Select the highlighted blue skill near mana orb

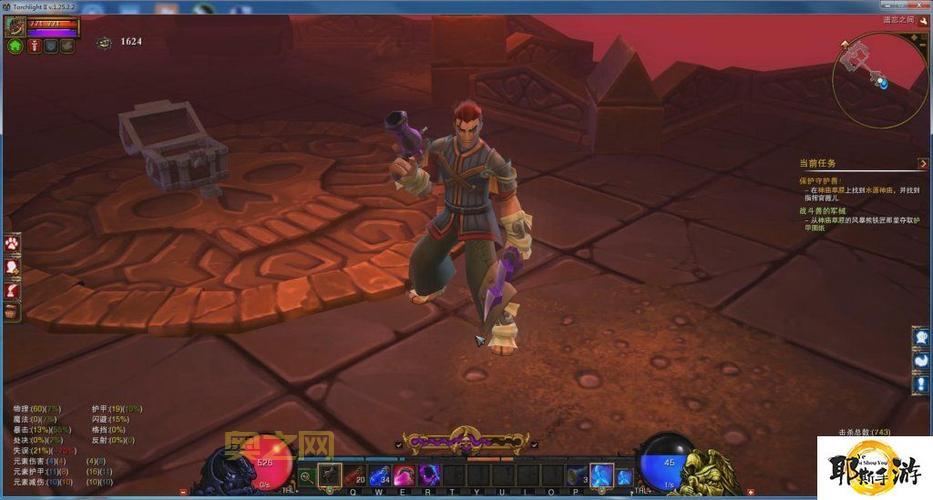point(601,475)
